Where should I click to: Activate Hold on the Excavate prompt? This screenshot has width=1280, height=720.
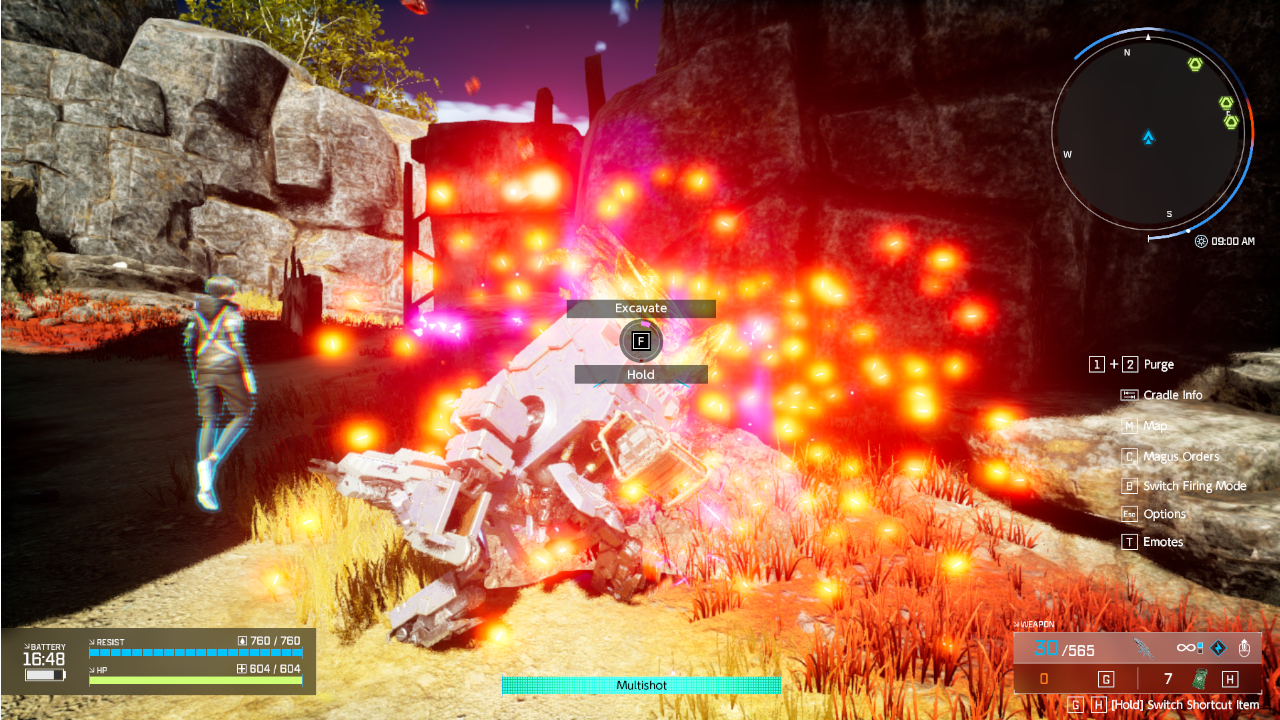(640, 374)
